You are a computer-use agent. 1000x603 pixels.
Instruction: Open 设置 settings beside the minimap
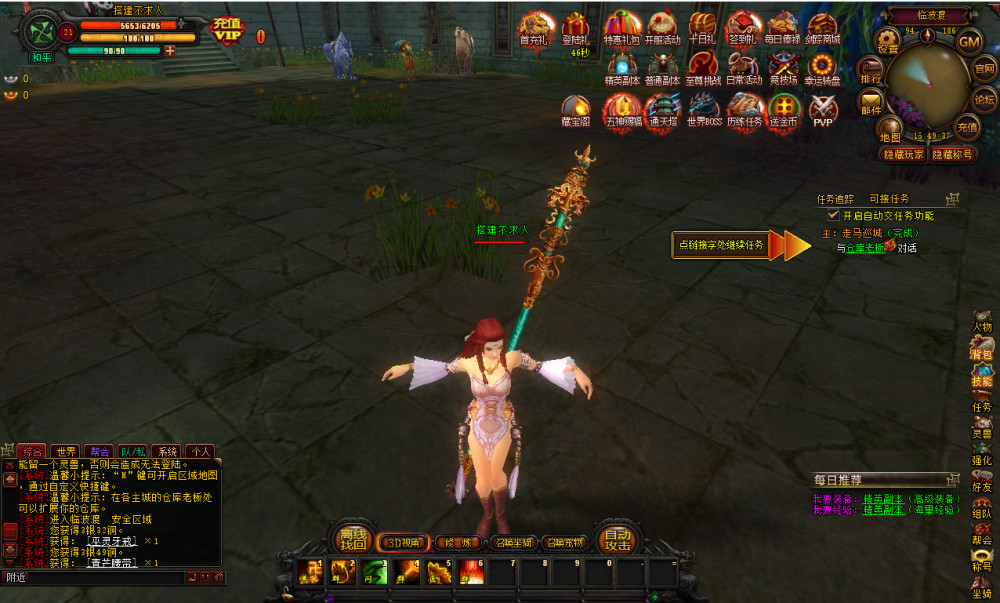point(888,42)
